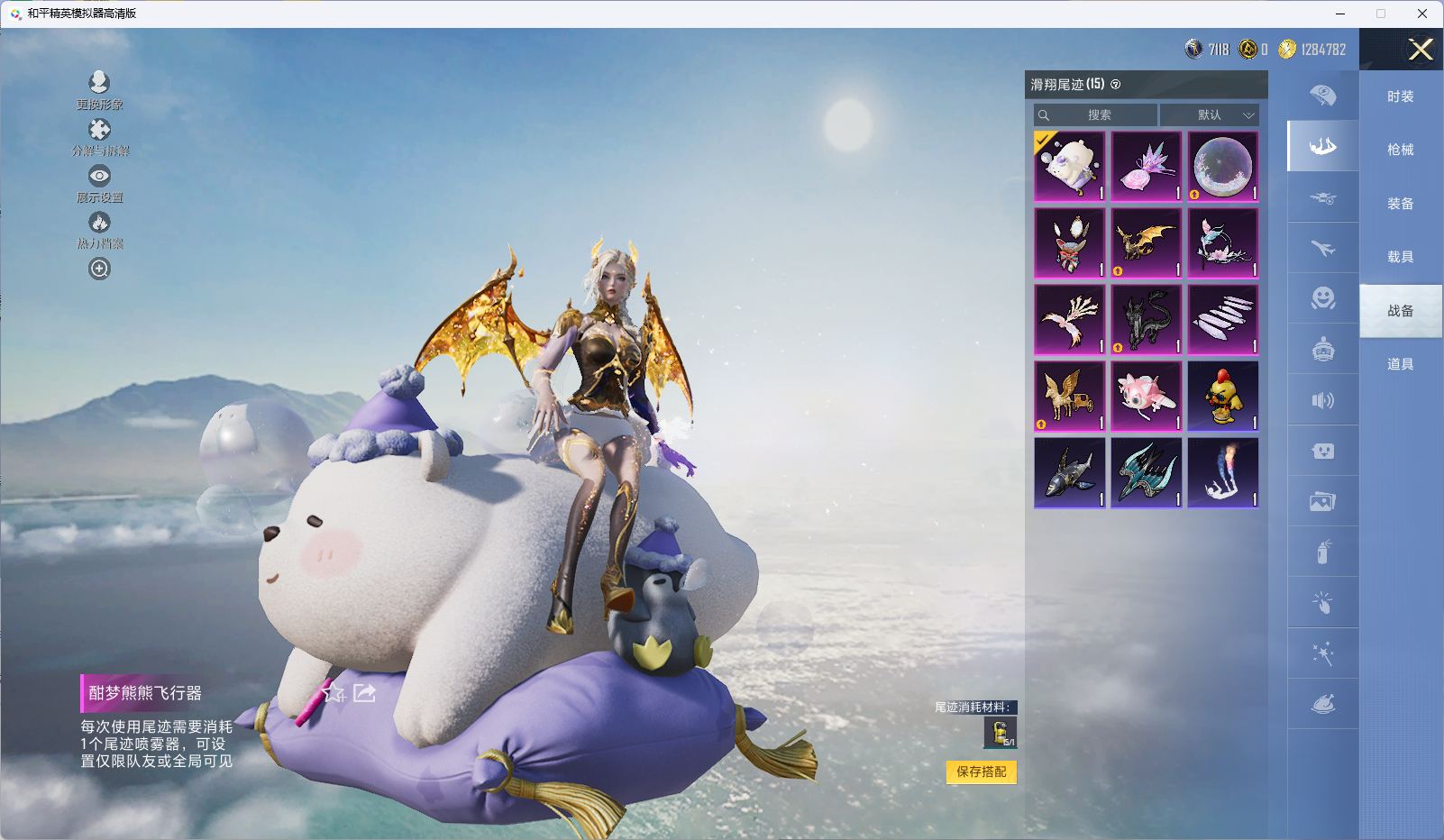This screenshot has height=840, width=1444.
Task: Select the white bear glider trail
Action: 1070,167
